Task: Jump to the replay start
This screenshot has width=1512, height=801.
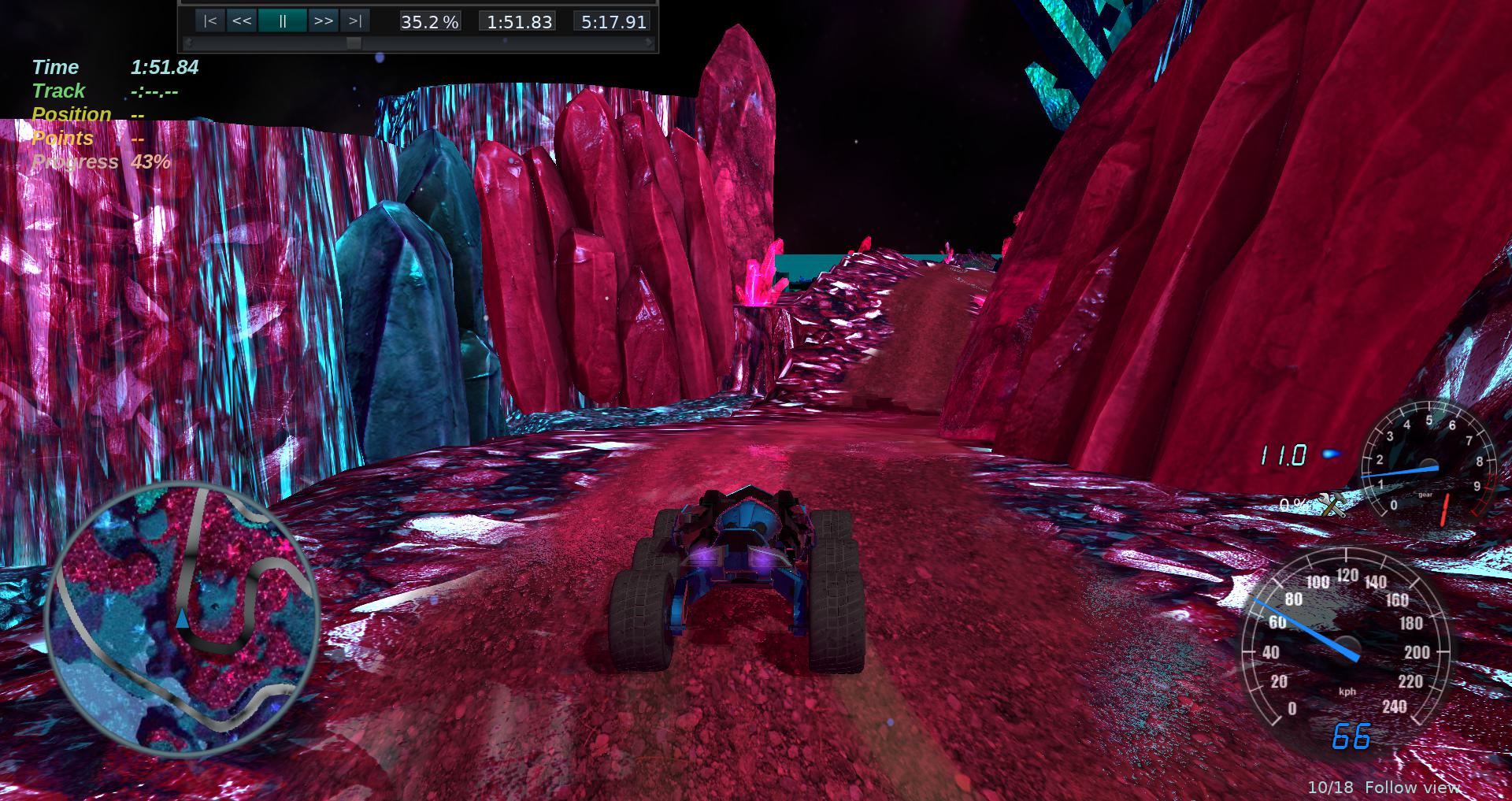Action: tap(209, 21)
